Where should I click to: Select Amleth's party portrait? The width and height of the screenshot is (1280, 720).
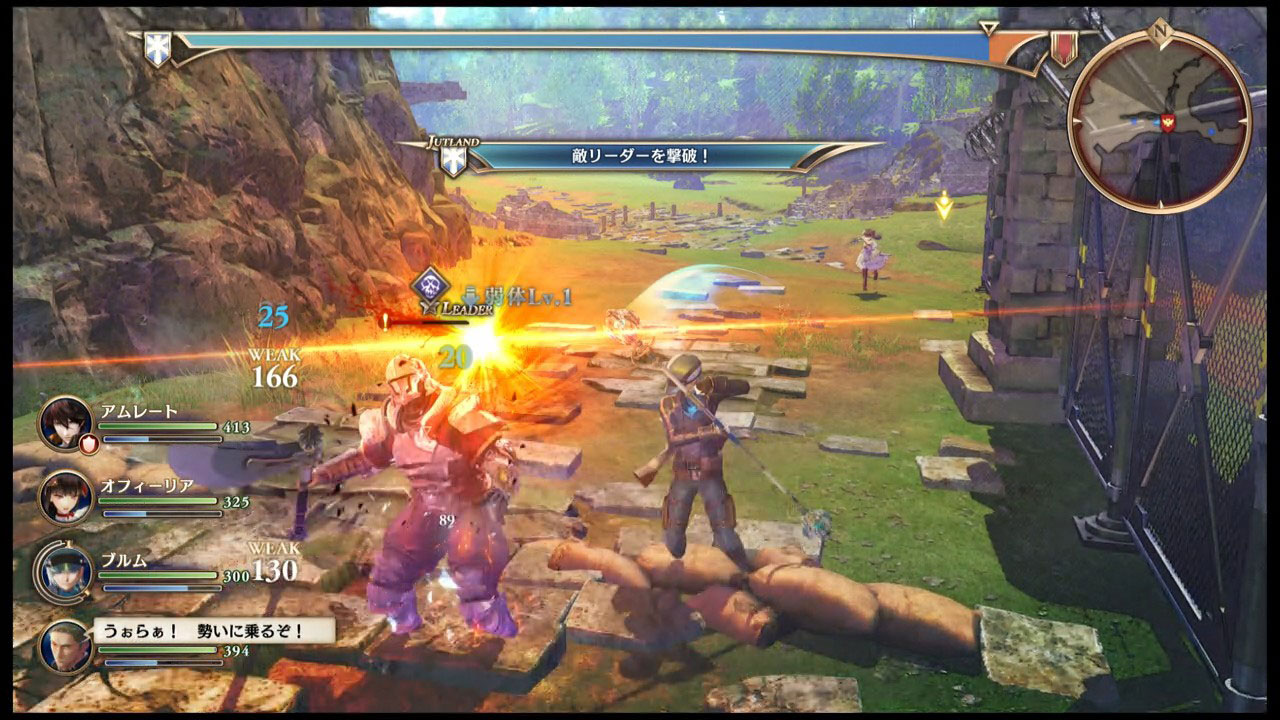(66, 424)
